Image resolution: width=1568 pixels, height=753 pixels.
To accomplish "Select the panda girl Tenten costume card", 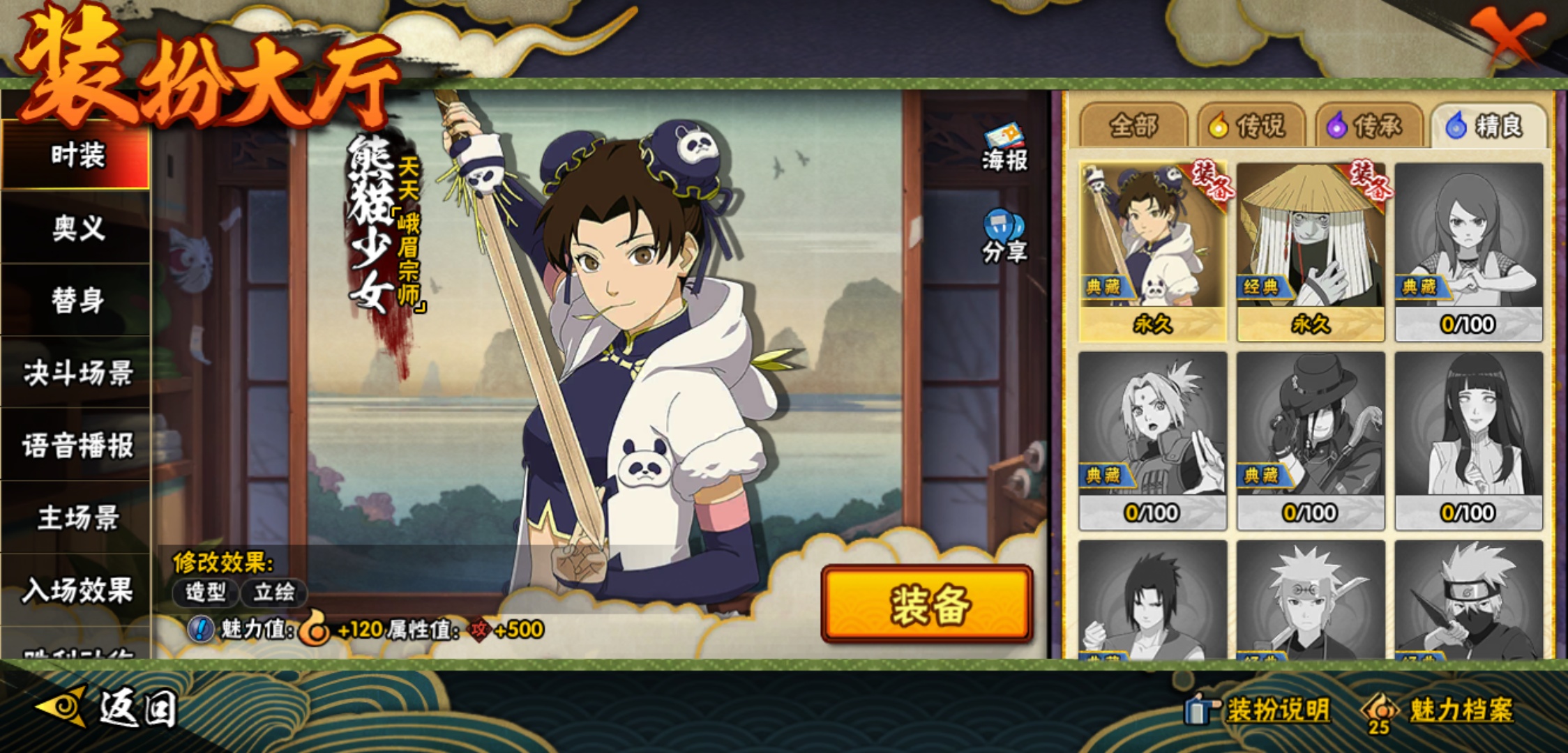I will [x=1152, y=251].
